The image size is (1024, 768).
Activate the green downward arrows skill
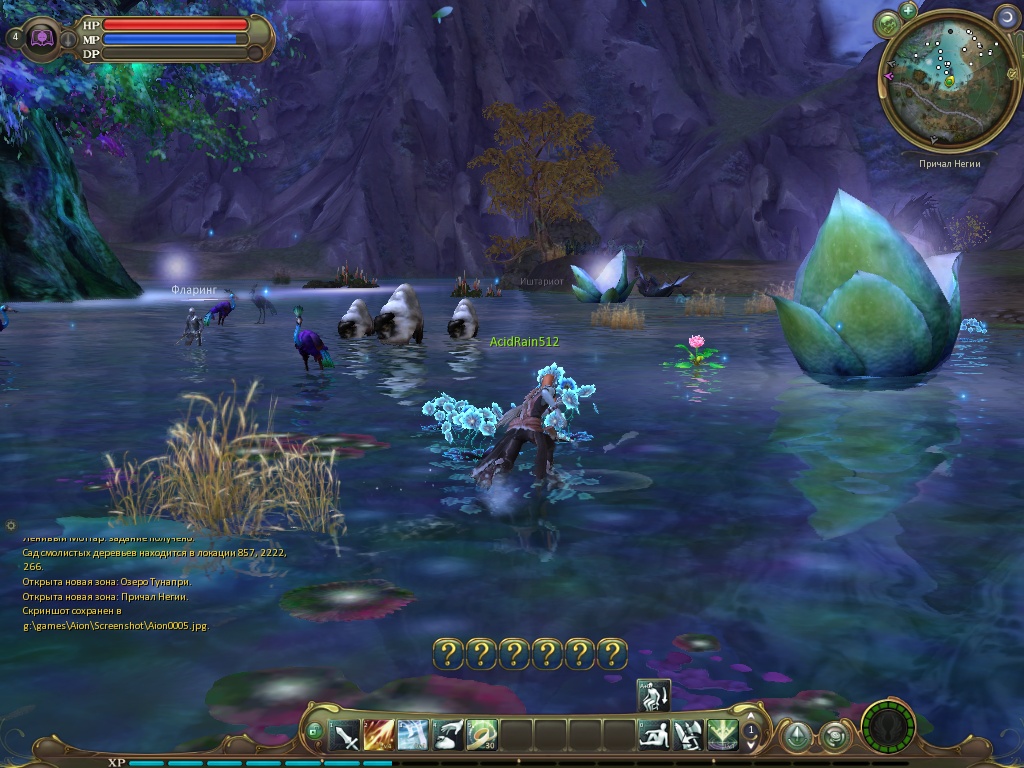point(722,736)
